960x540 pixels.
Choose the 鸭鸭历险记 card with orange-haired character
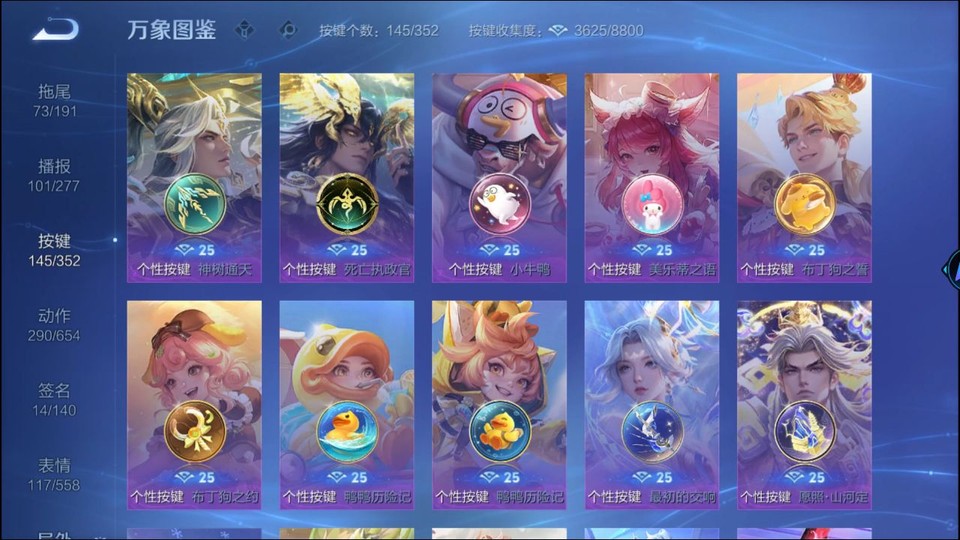pos(499,405)
